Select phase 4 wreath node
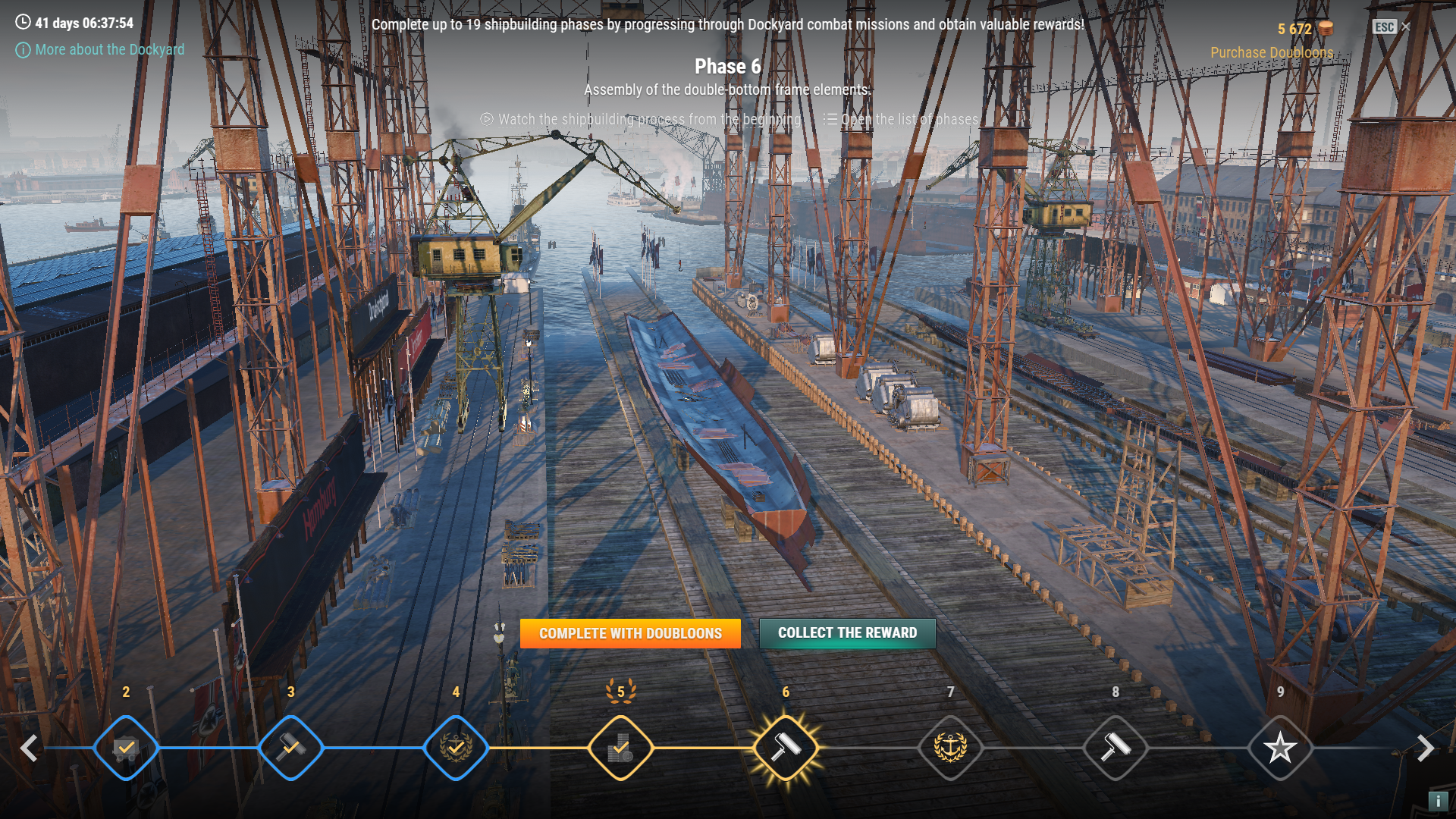The width and height of the screenshot is (1456, 819). [456, 748]
